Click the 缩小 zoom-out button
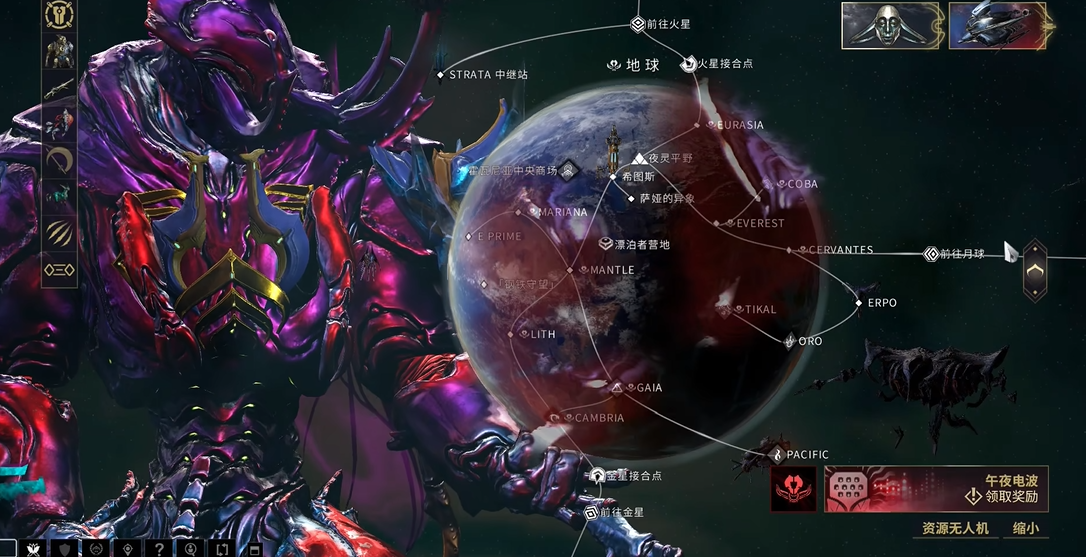This screenshot has height=557, width=1086. pos(1025,528)
